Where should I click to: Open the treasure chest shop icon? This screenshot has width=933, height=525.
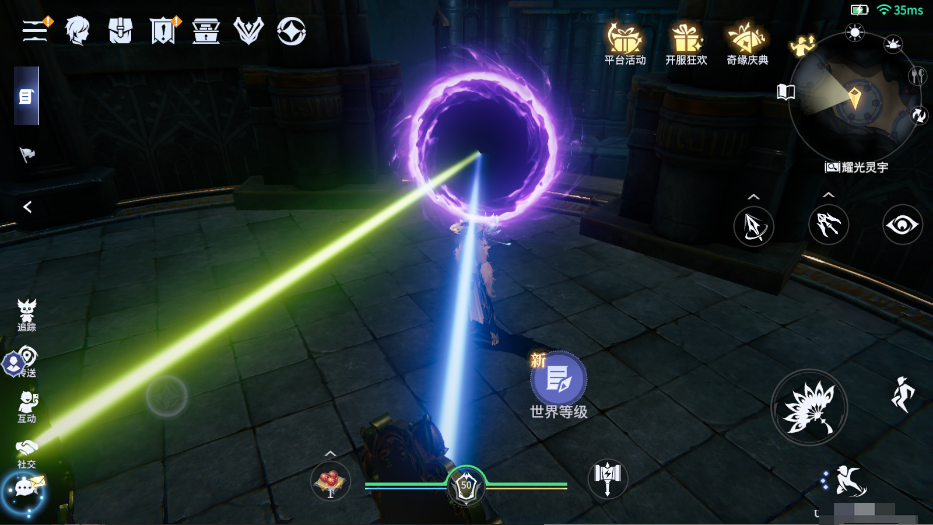(206, 31)
